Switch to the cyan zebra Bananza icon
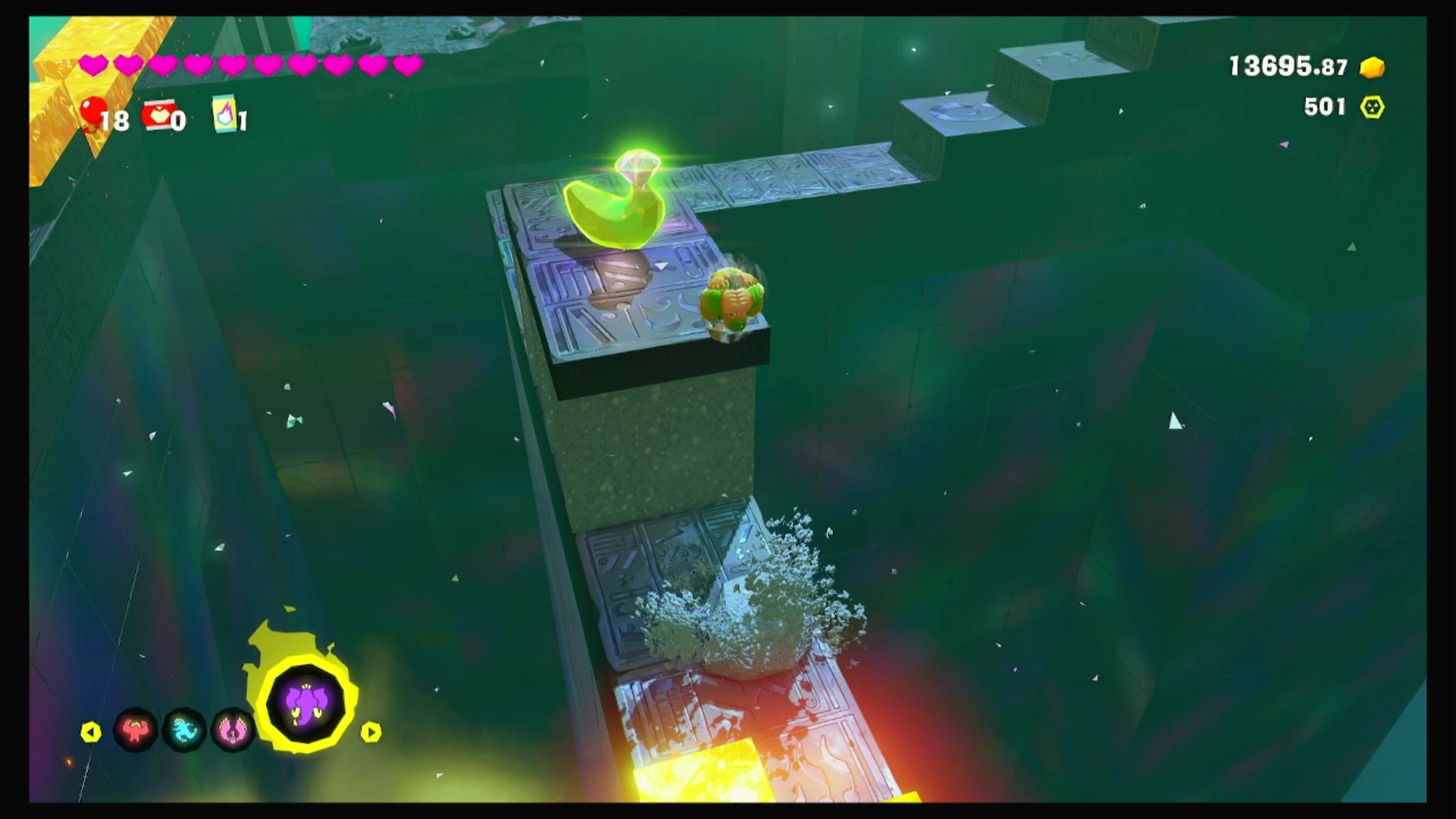 coord(184,730)
